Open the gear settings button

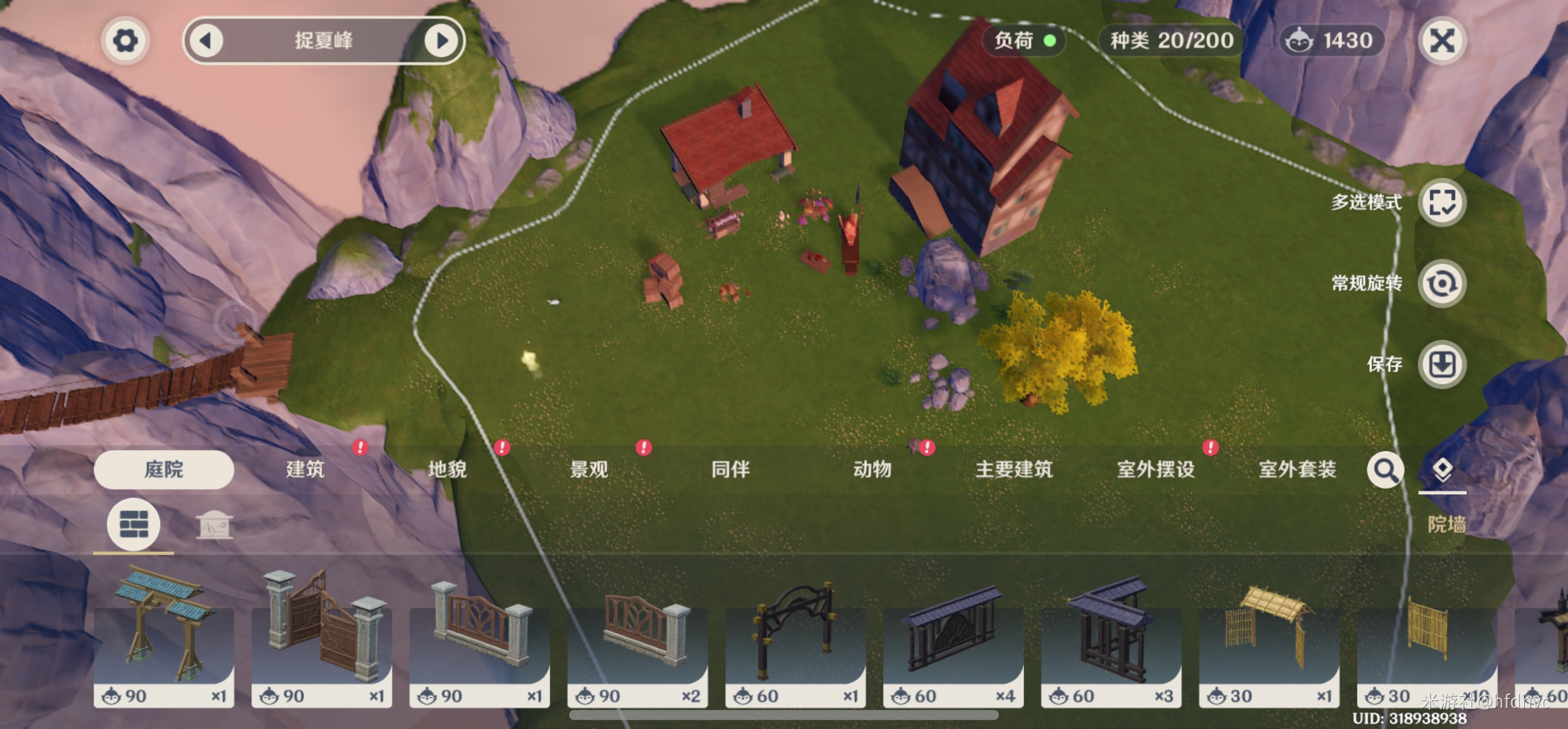pos(125,41)
